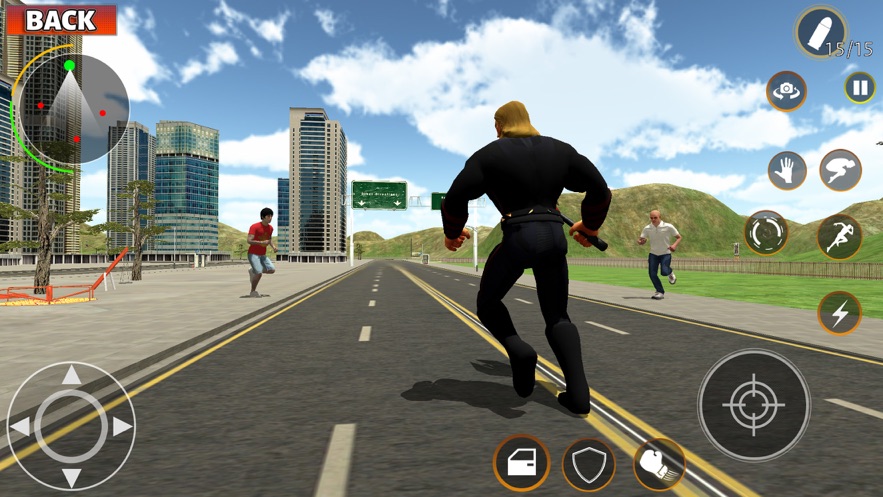The image size is (883, 497).
Task: Tap the movement pad's right arrow
Action: pyautogui.click(x=122, y=427)
